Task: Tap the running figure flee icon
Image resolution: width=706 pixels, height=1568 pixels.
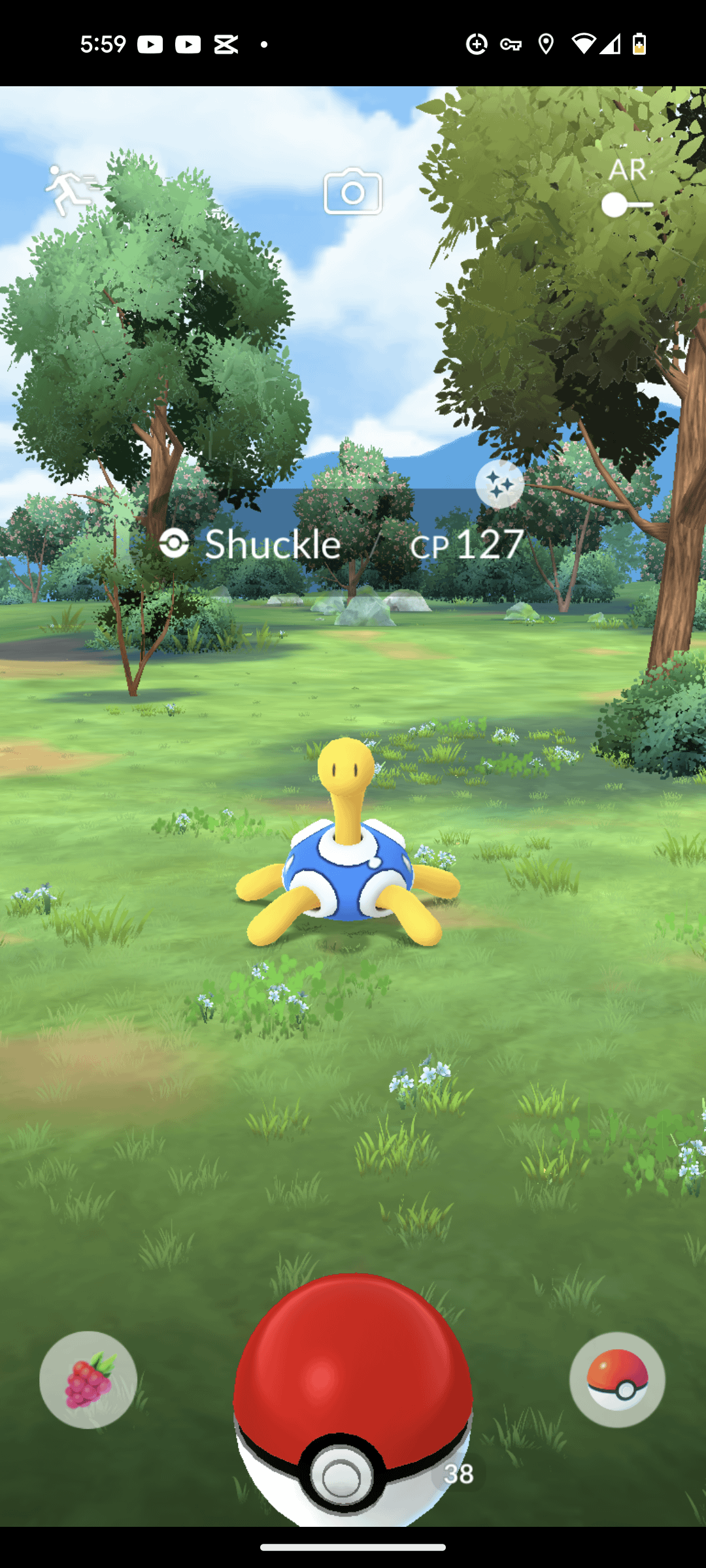Action: click(70, 189)
